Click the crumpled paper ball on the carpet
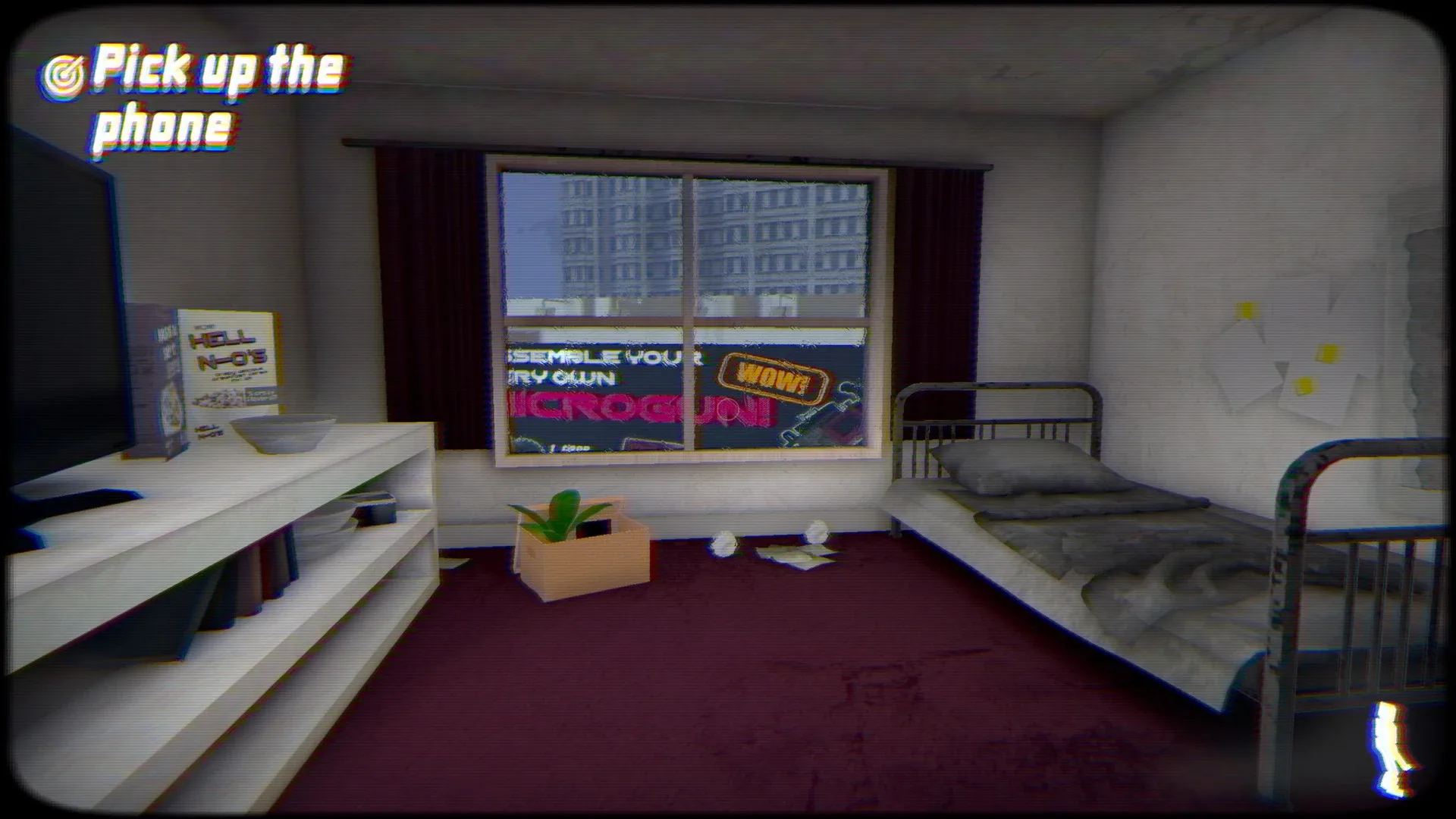 pos(725,542)
